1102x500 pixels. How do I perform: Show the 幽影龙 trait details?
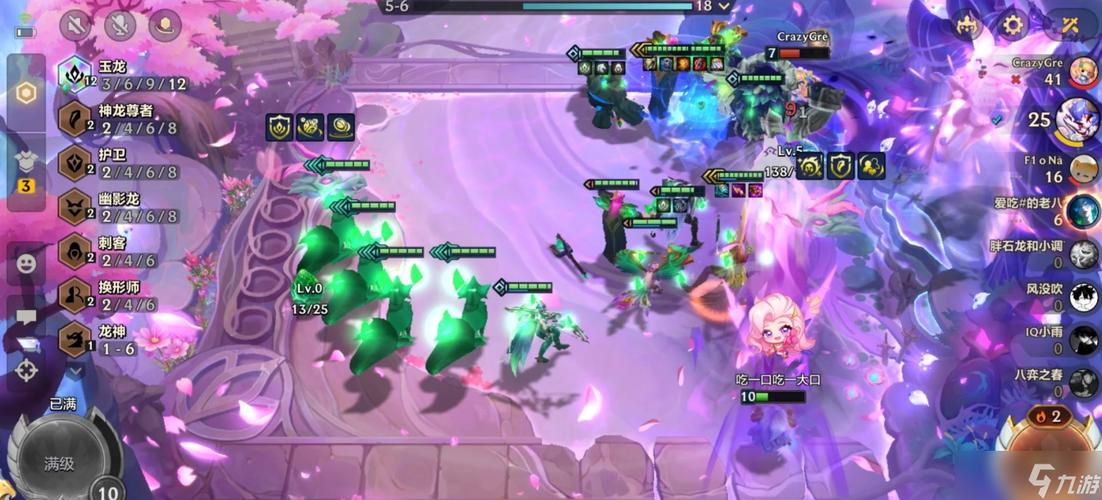[120, 206]
